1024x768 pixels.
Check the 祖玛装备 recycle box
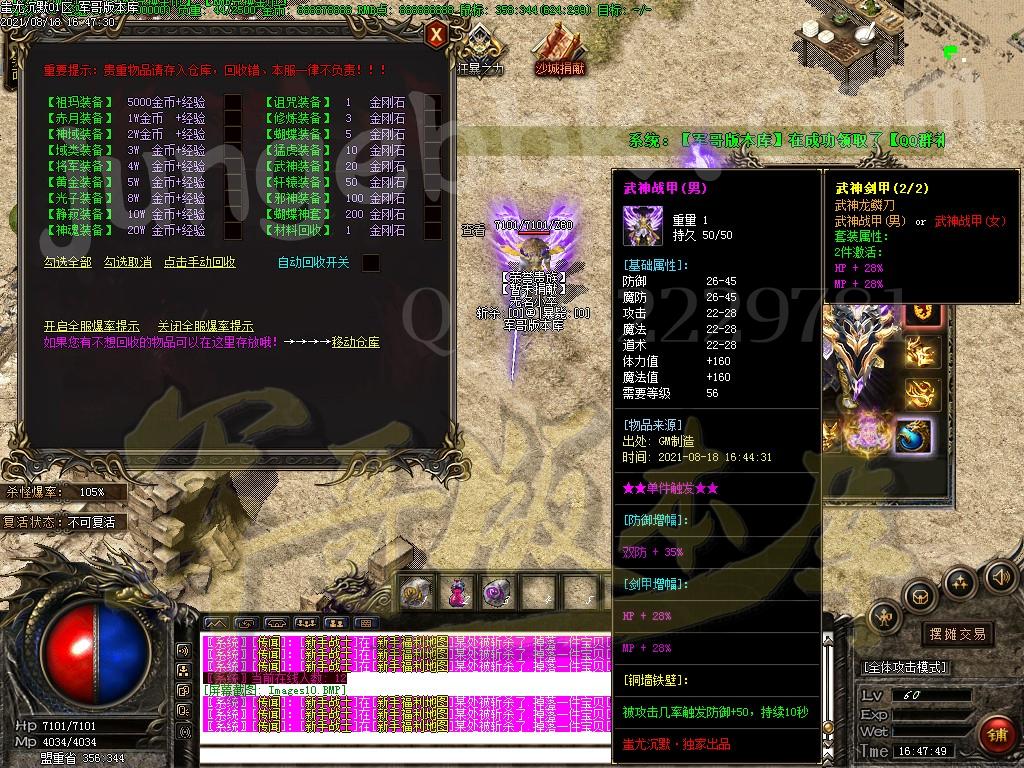[232, 102]
